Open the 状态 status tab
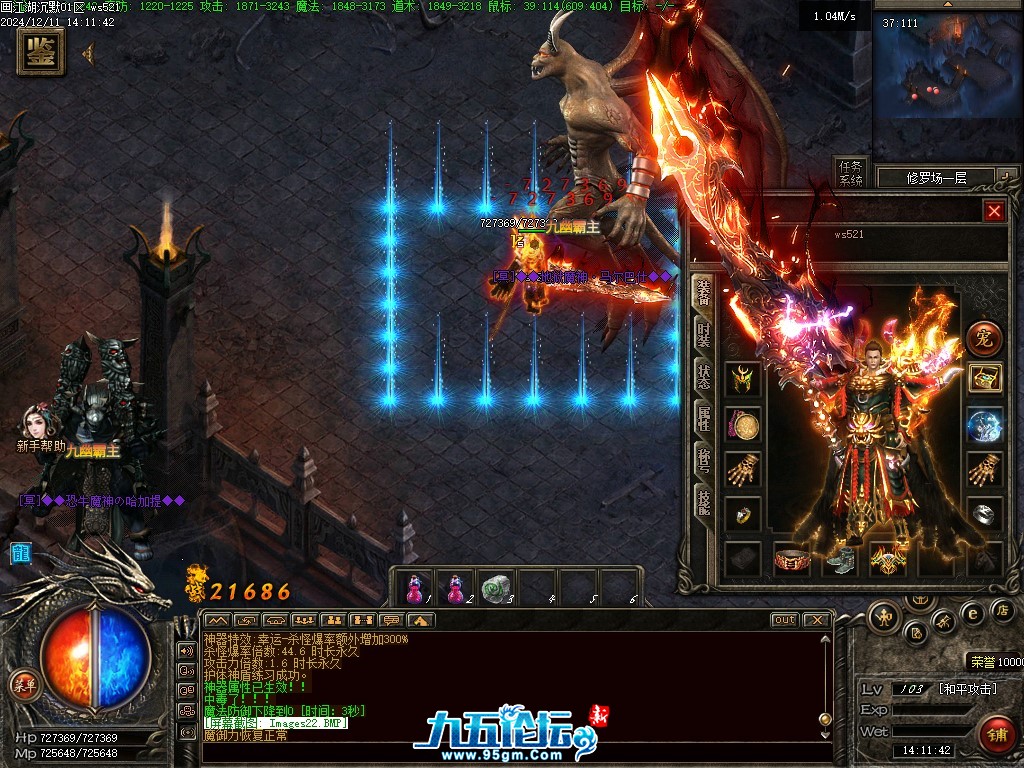Screen dimensions: 1024x768 coord(704,376)
